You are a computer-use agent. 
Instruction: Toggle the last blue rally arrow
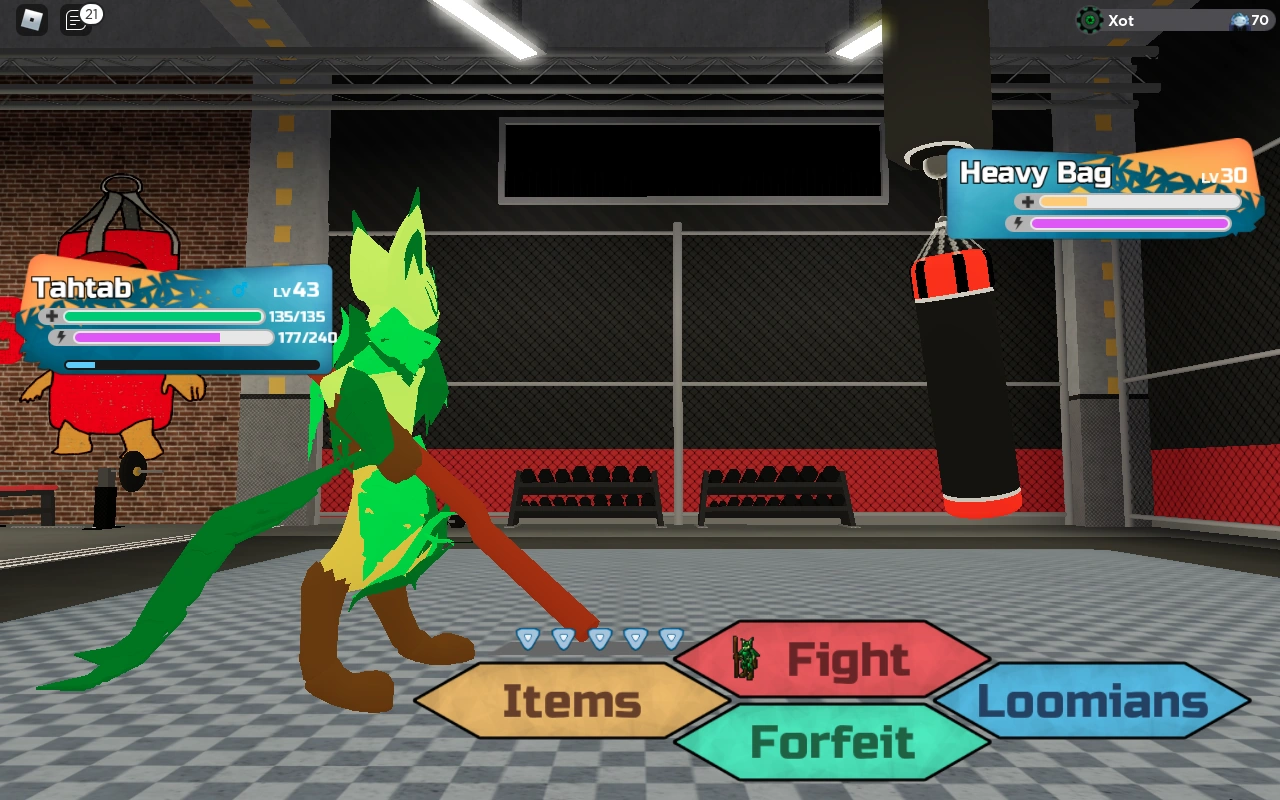[x=671, y=638]
